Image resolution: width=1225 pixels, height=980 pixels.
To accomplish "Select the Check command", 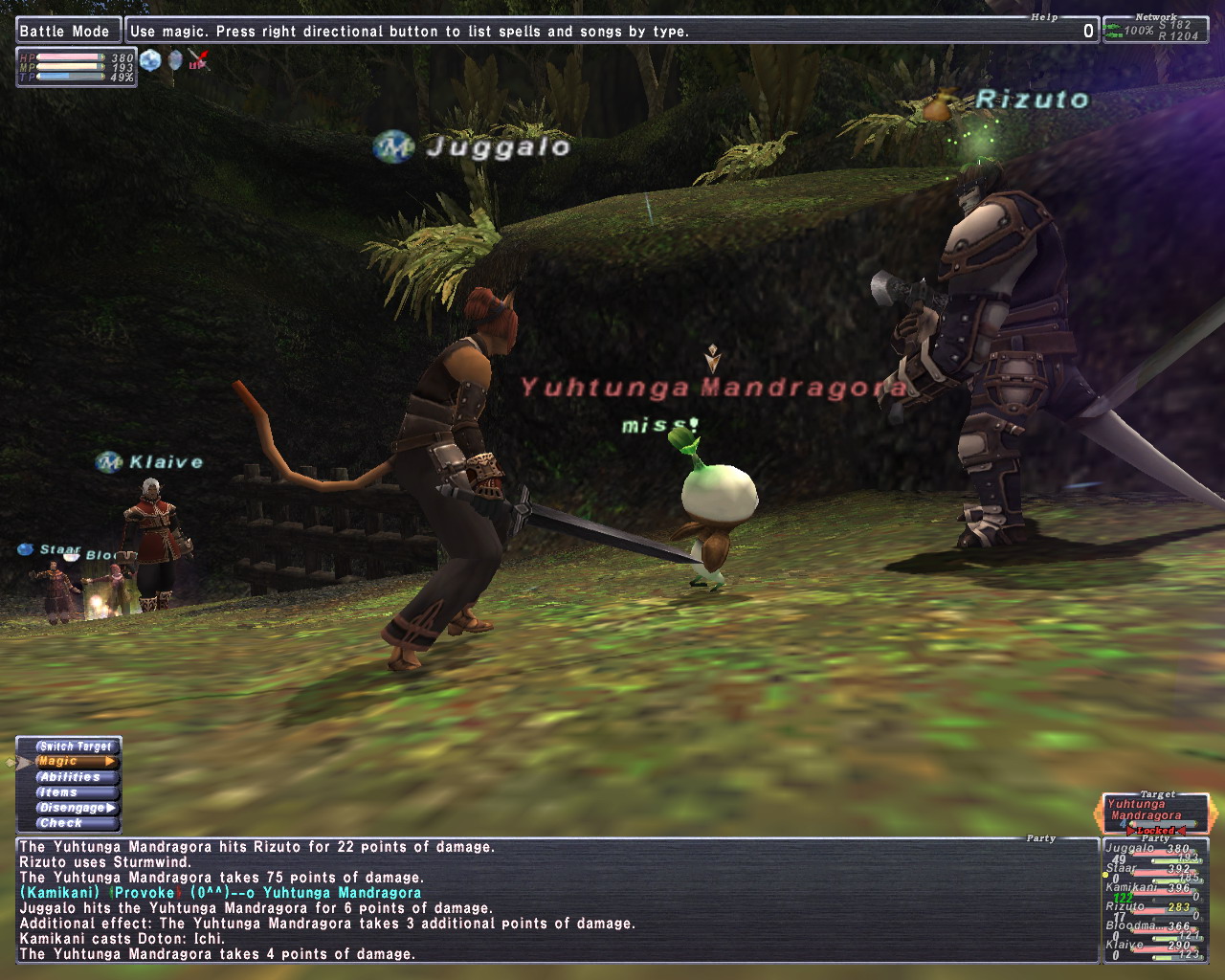I will click(x=63, y=823).
